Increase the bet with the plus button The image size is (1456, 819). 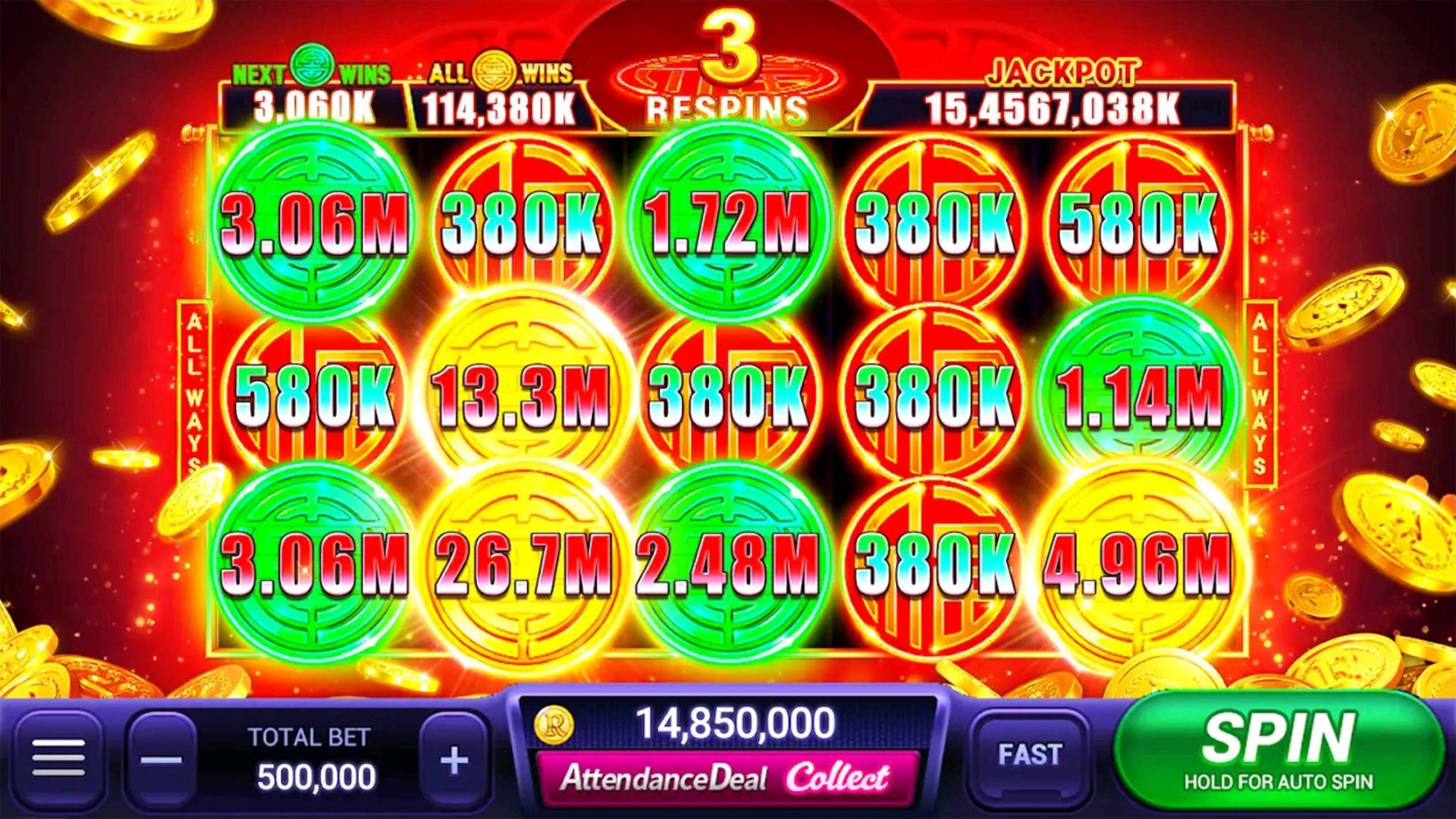453,758
